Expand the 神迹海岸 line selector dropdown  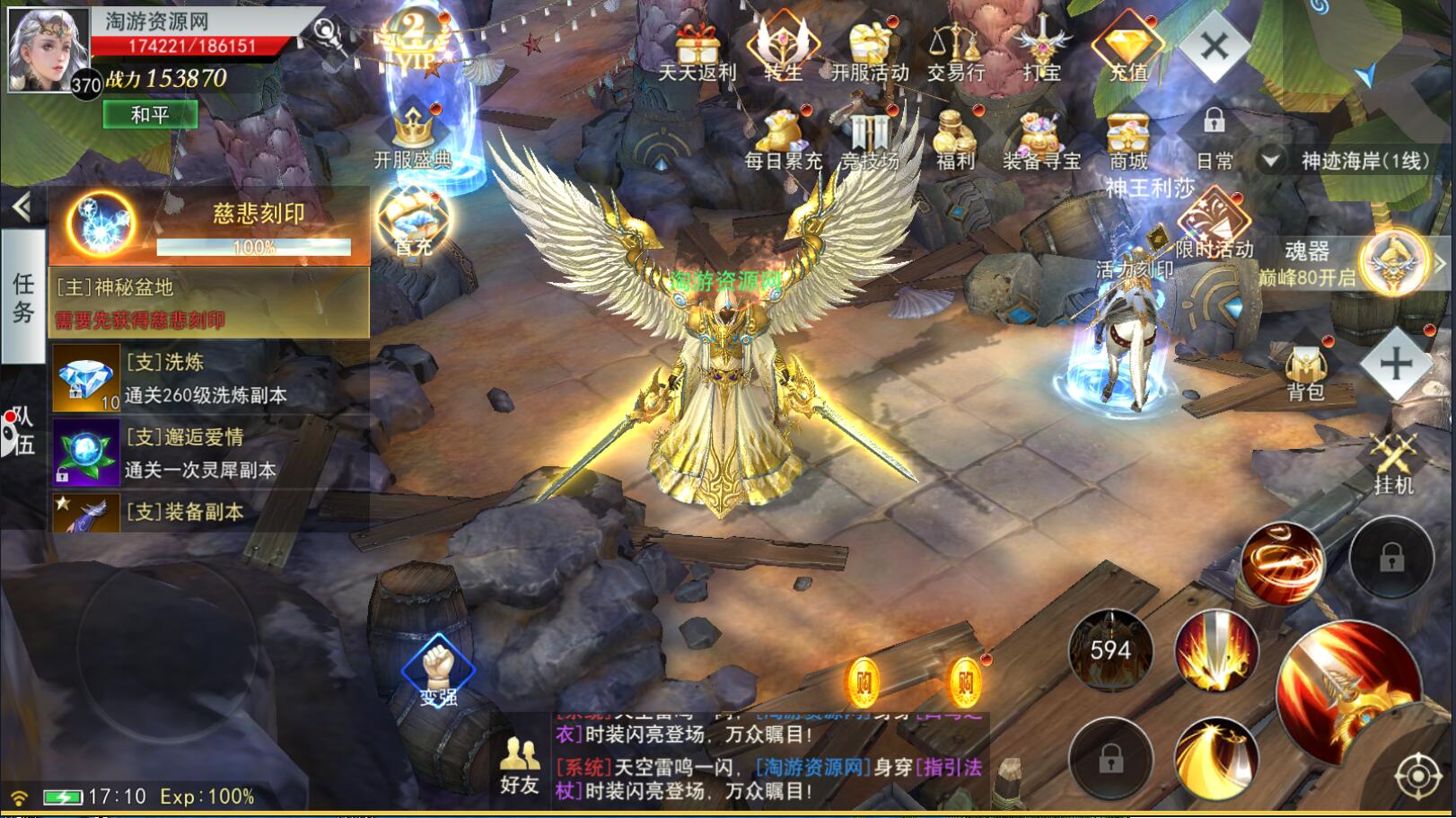point(1270,161)
